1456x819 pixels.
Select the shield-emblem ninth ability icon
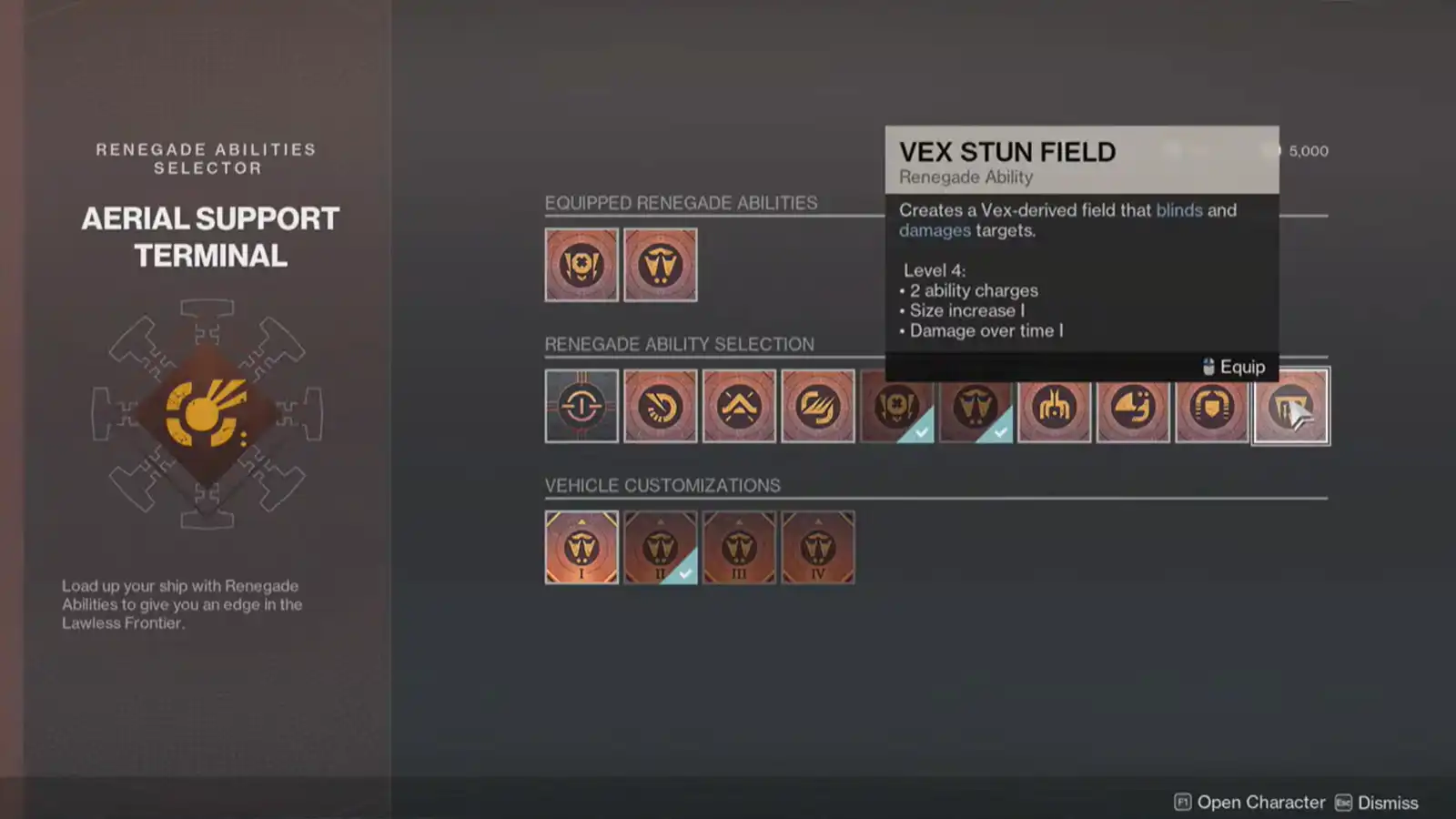1212,407
